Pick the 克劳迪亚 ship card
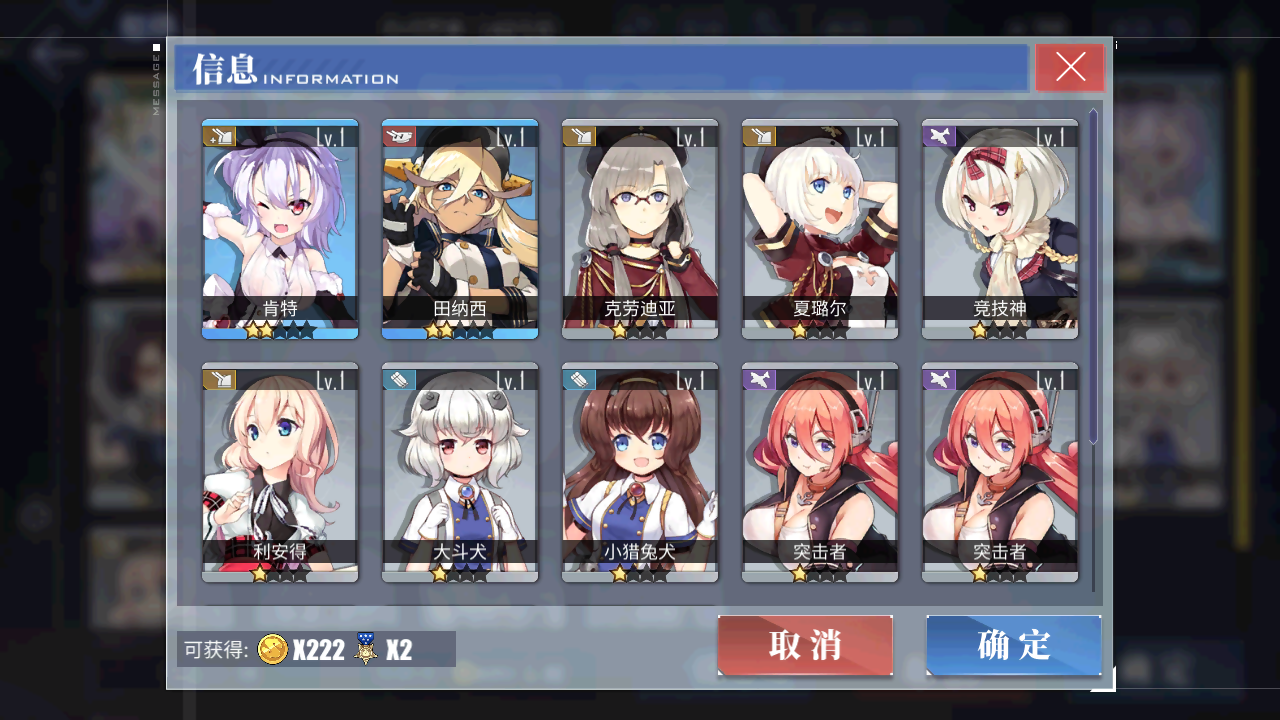 (x=640, y=229)
